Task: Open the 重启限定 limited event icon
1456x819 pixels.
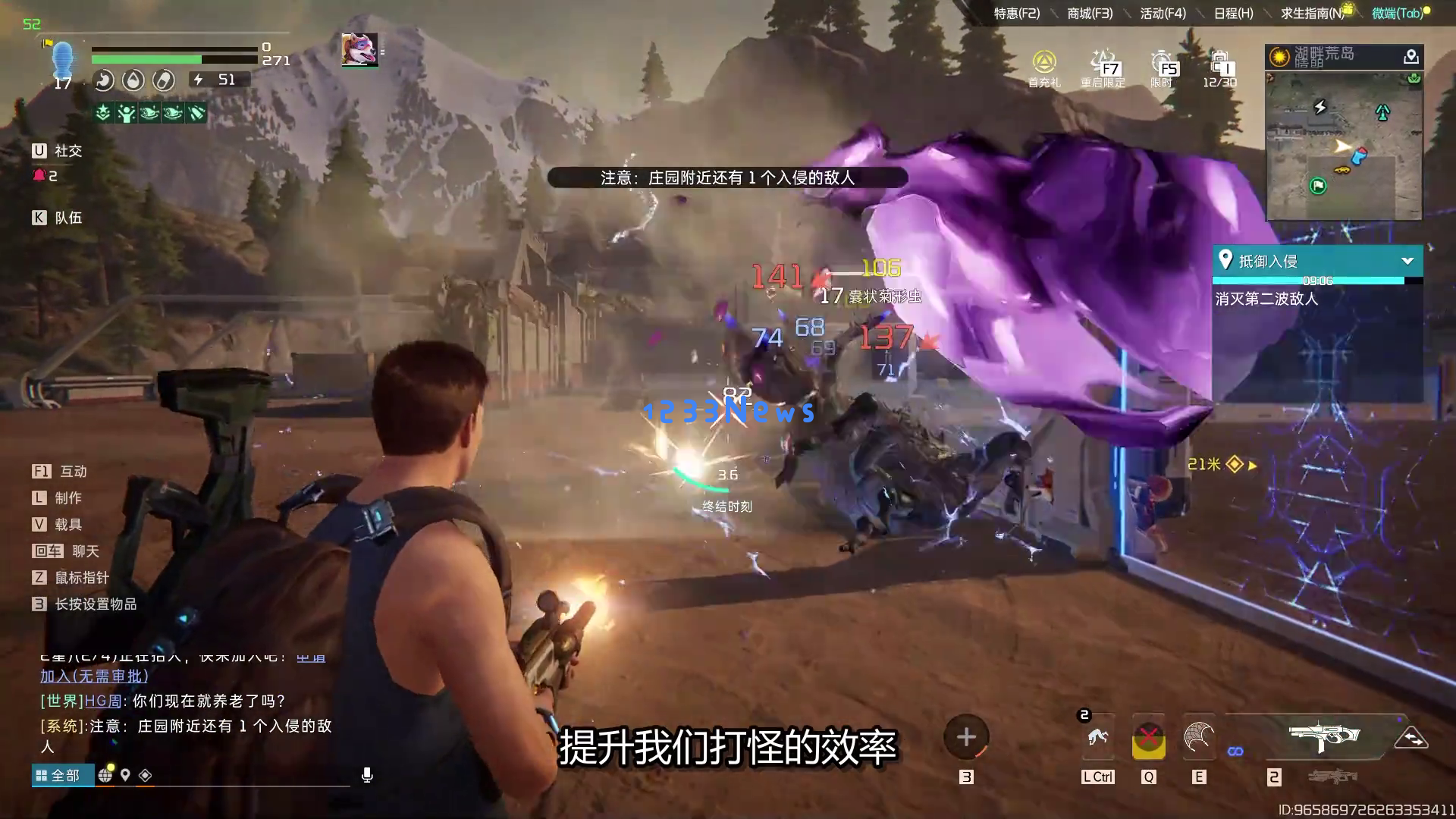Action: coord(1103,67)
